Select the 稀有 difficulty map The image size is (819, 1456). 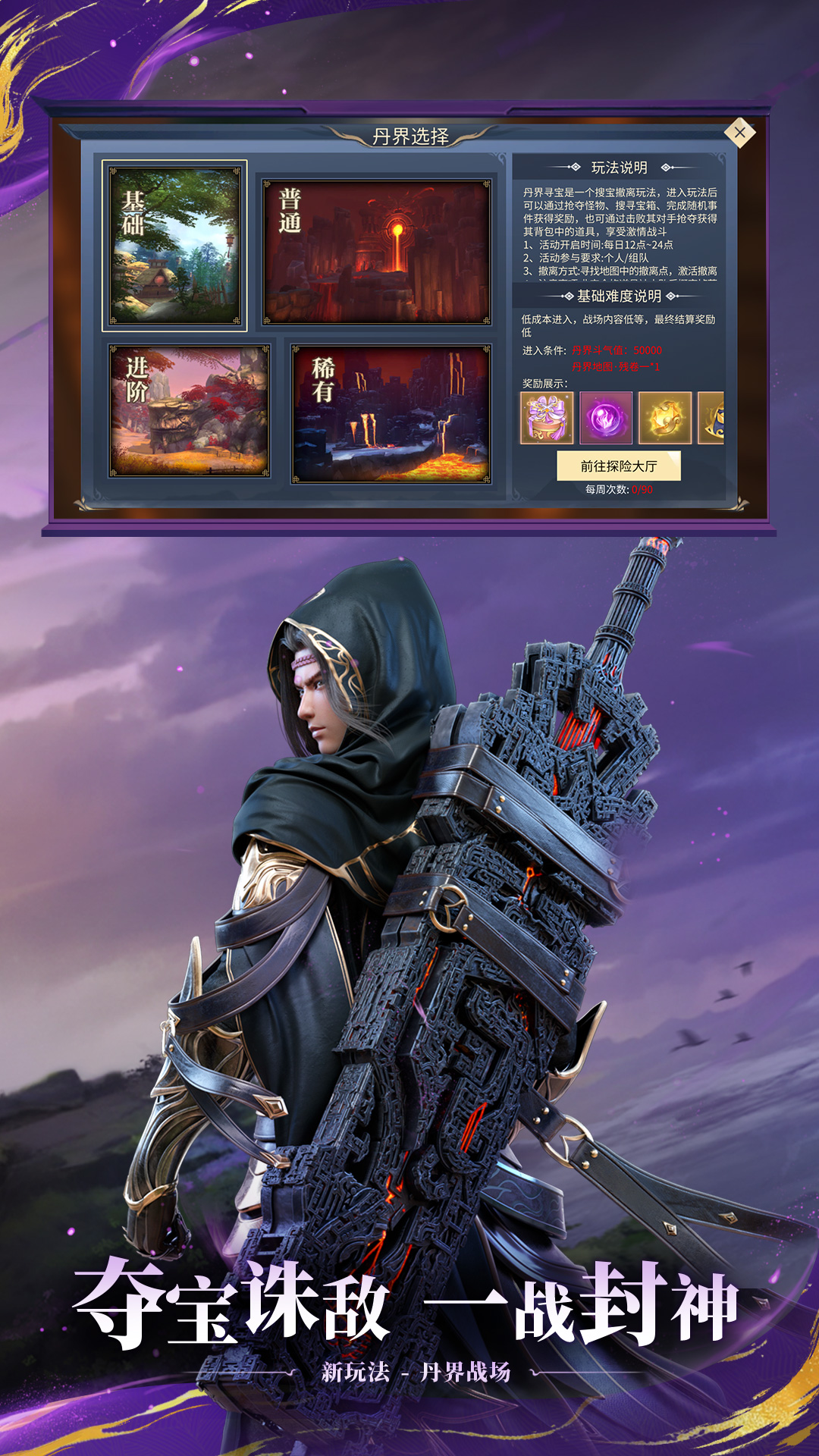point(391,414)
